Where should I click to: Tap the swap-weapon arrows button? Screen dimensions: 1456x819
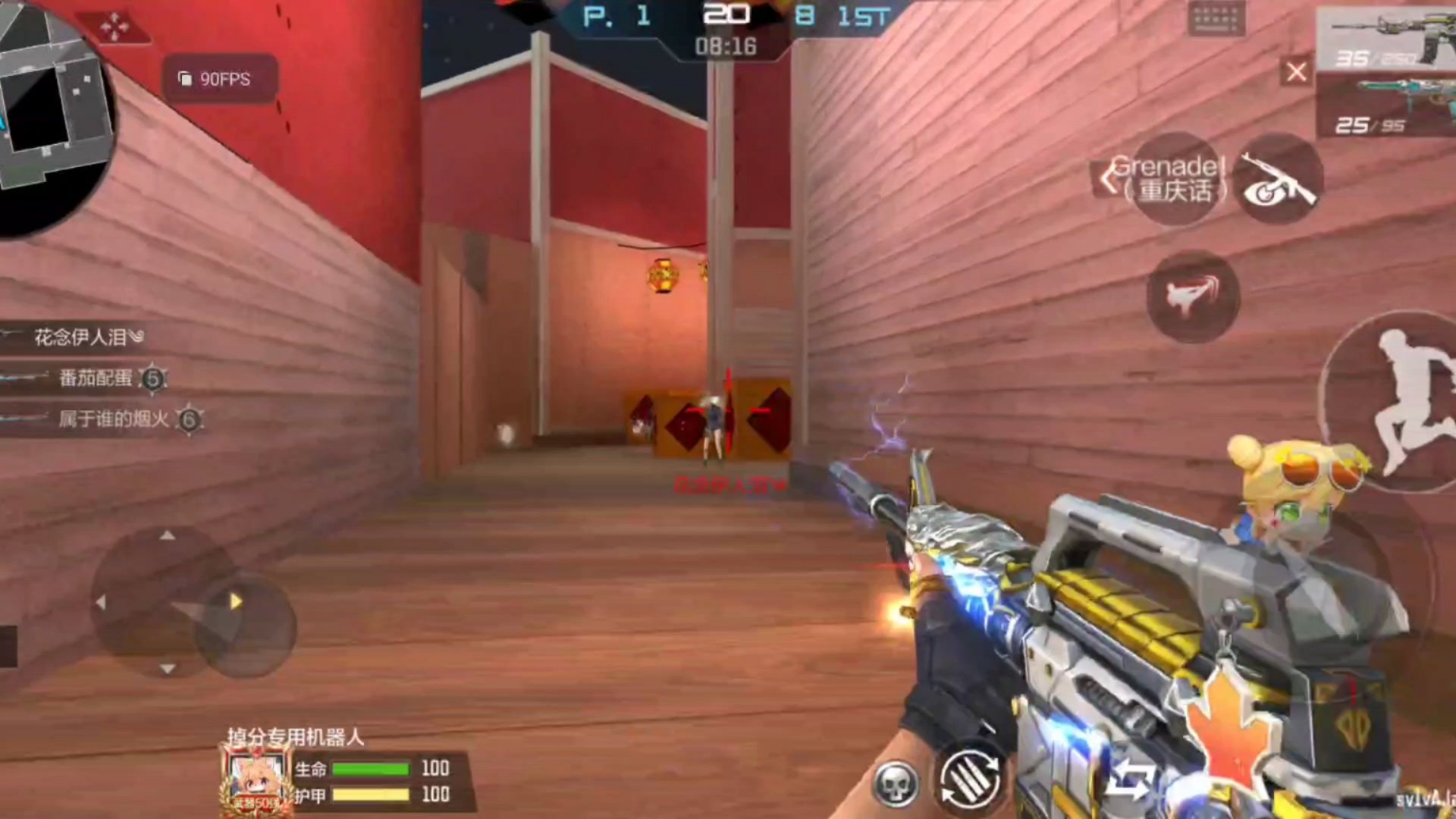click(1129, 780)
